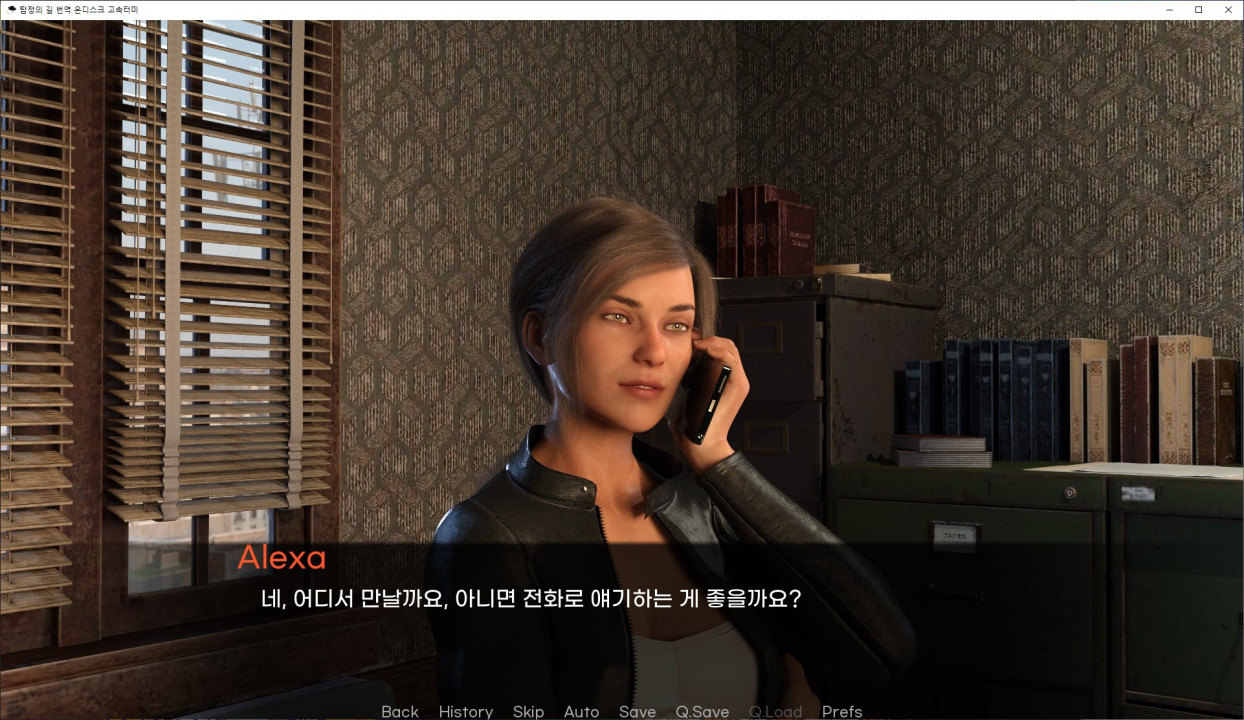Open the Save game screen

637,711
